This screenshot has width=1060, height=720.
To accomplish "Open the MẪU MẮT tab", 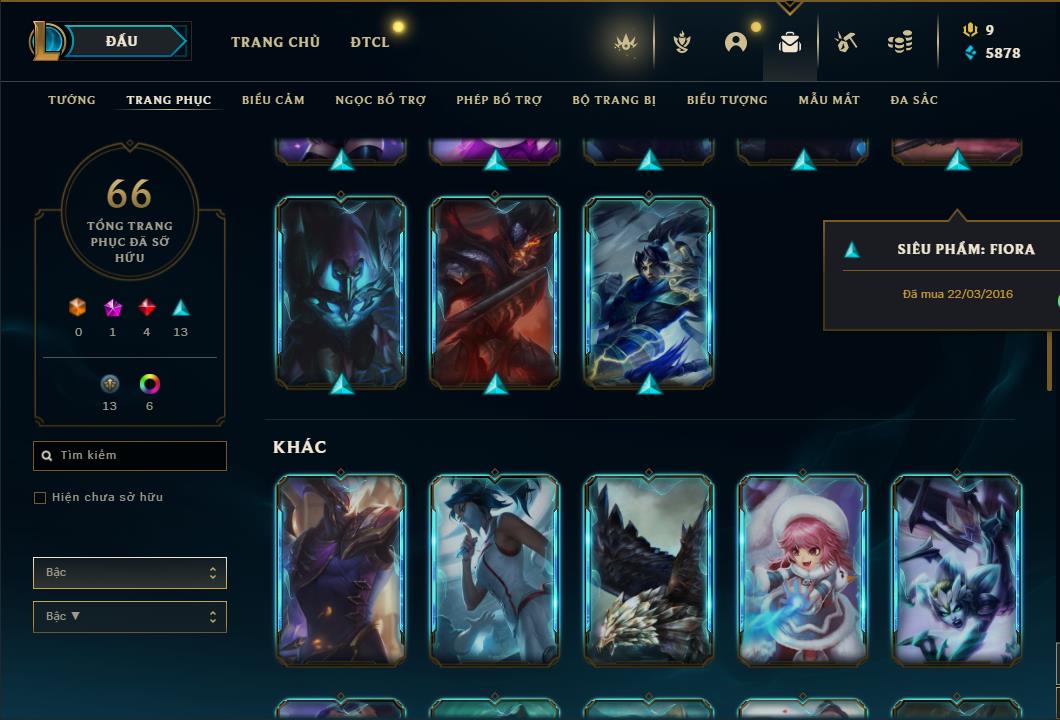I will 829,100.
